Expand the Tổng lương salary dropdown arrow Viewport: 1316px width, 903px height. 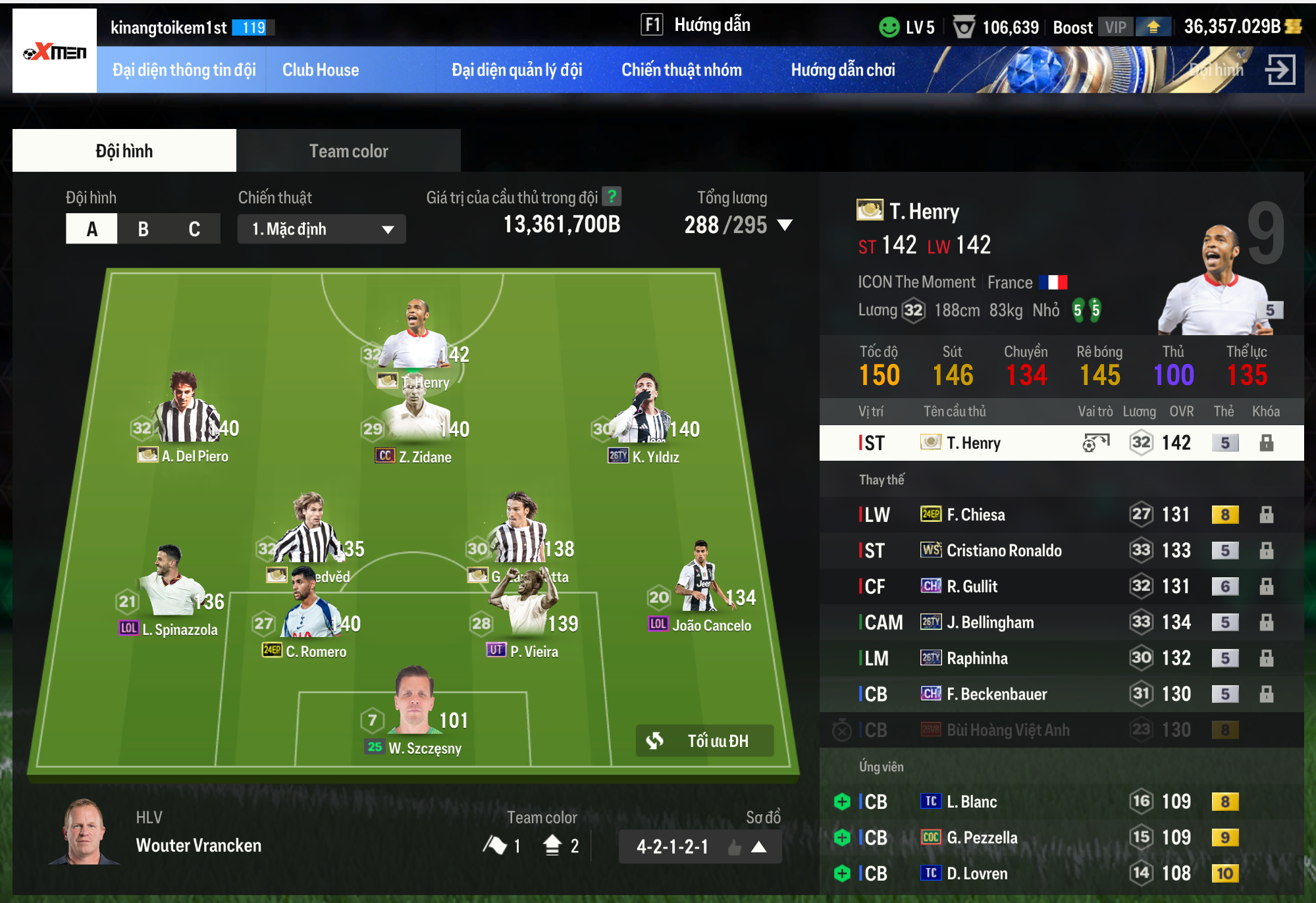[785, 225]
